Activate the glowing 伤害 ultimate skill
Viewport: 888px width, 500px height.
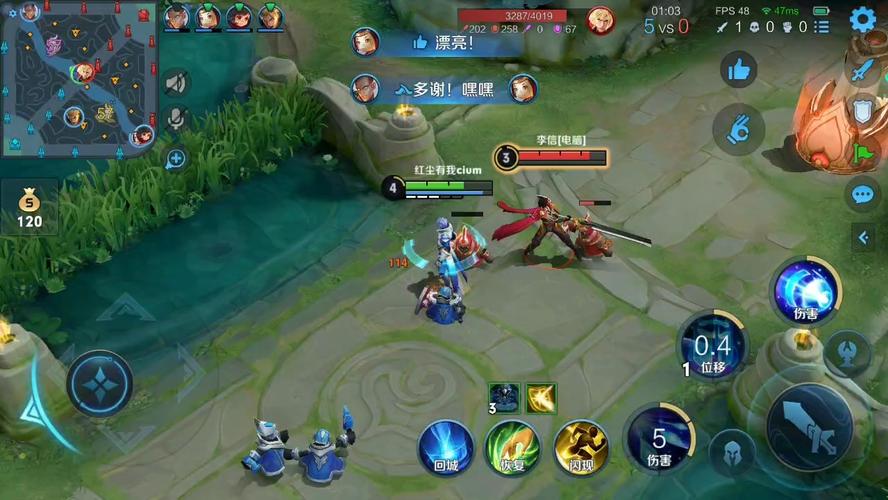click(806, 291)
